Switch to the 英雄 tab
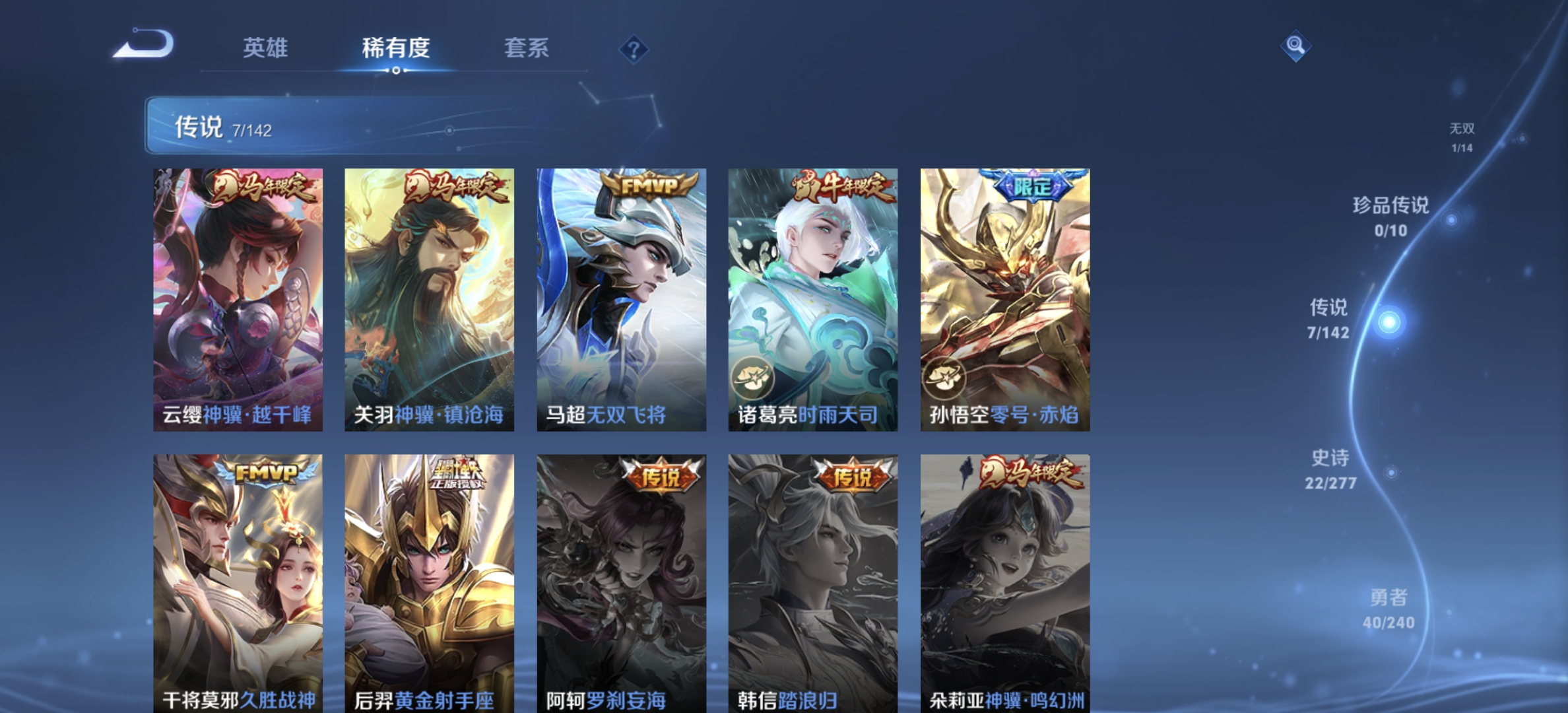This screenshot has height=713, width=1568. (267, 48)
